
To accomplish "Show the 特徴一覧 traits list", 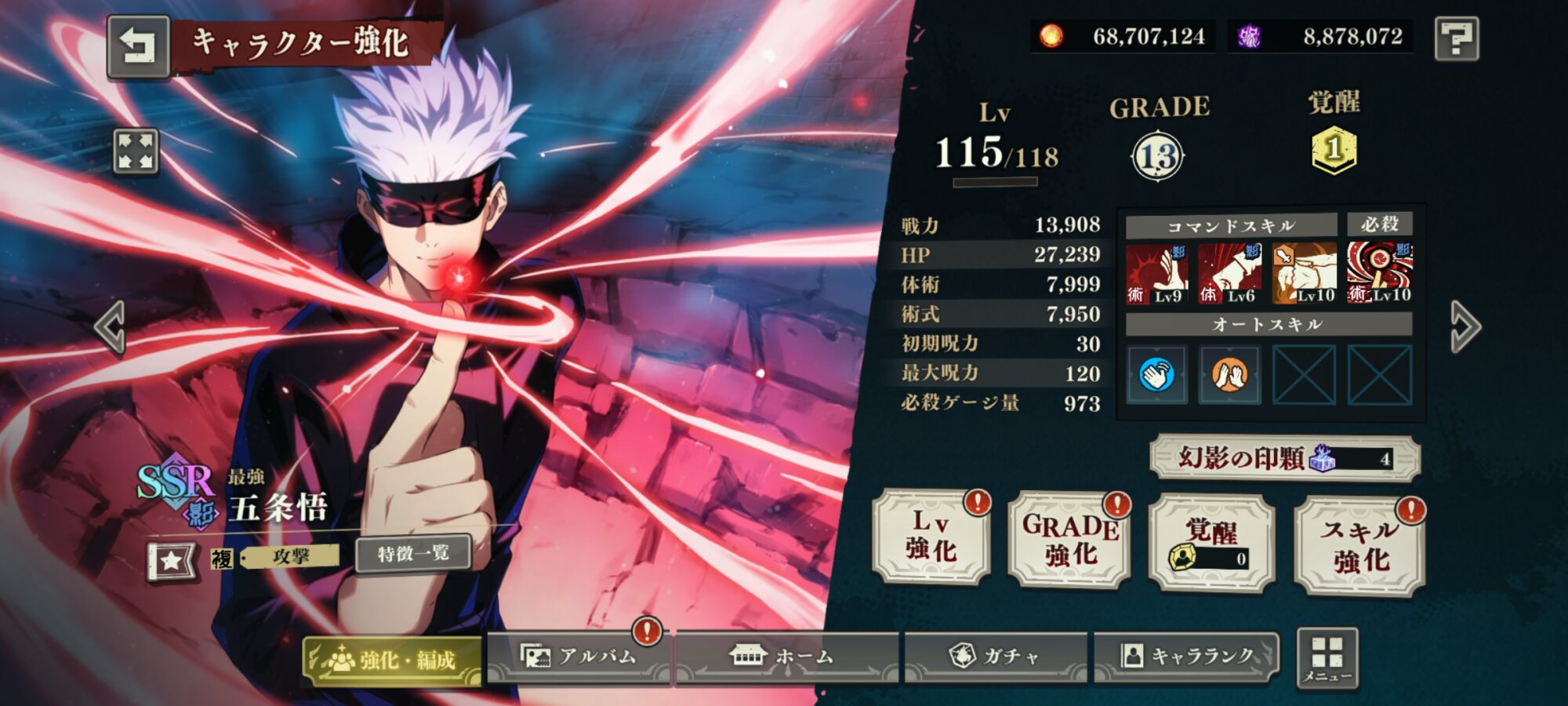I will coord(413,554).
